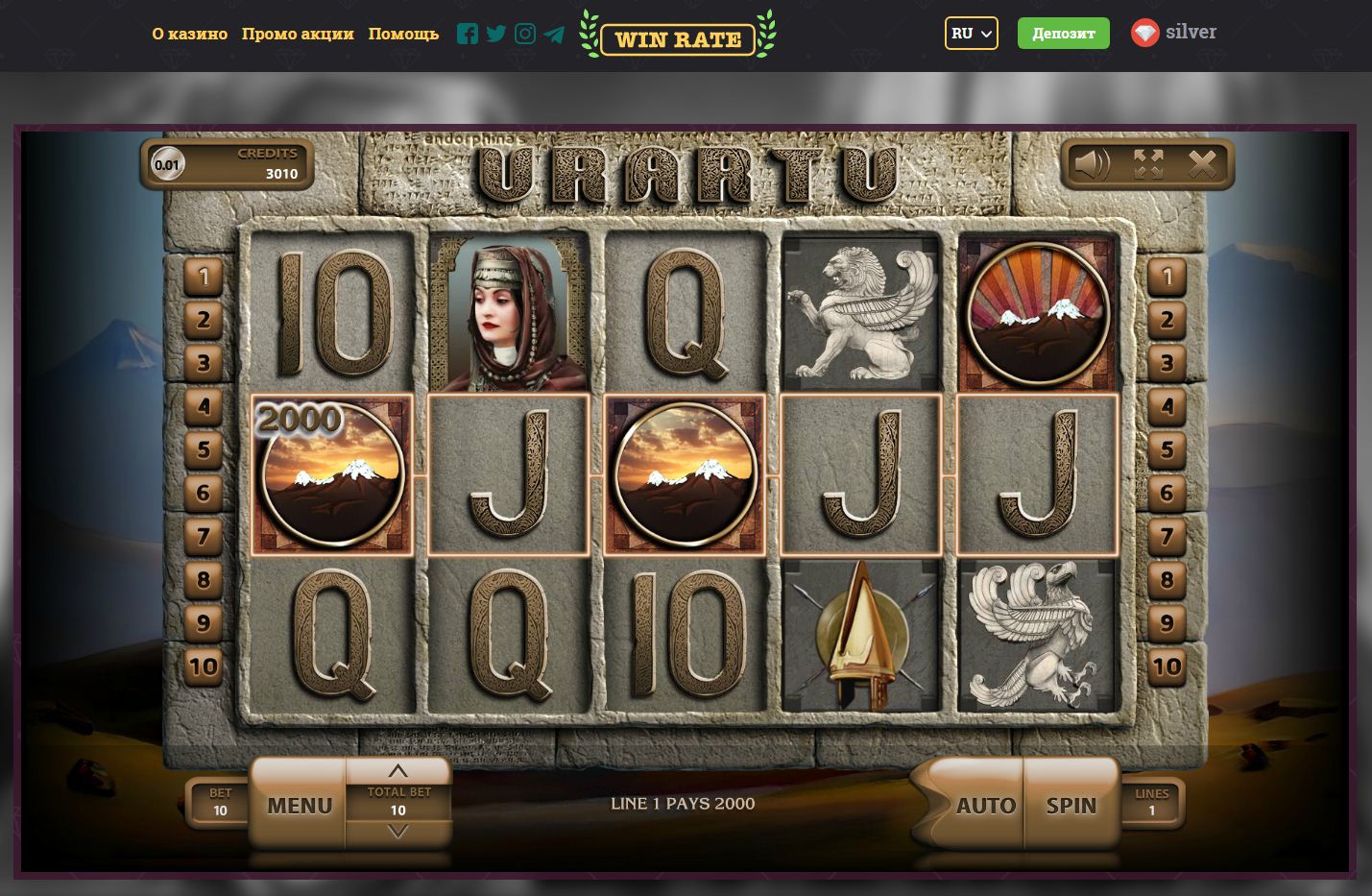
Task: Click the BET amount panel
Action: 220,802
